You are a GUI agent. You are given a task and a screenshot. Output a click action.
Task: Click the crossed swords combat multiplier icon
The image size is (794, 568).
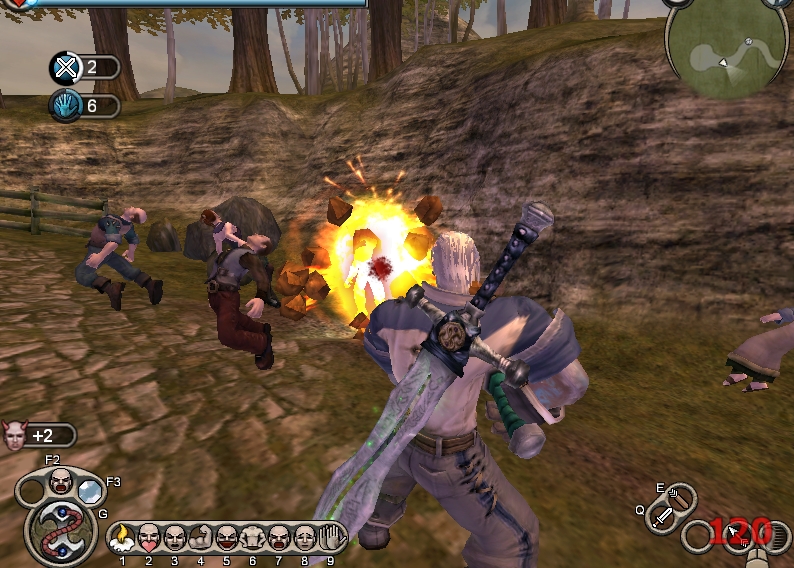click(64, 68)
